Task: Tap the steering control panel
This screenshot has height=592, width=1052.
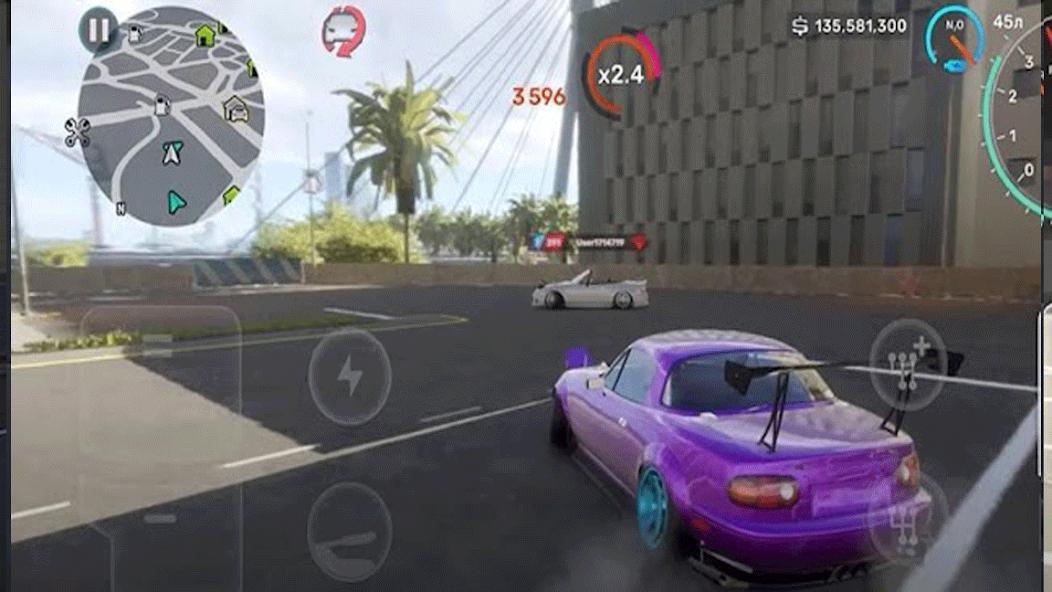Action: pyautogui.click(x=160, y=440)
